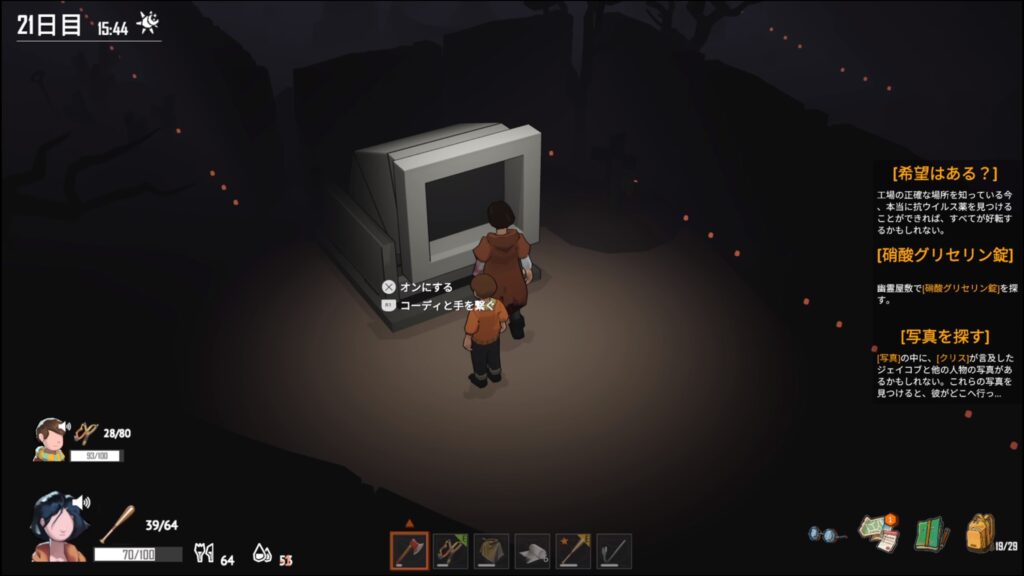Viewport: 1024px width, 576px height.
Task: Select the red axe hotbar slot
Action: point(409,551)
